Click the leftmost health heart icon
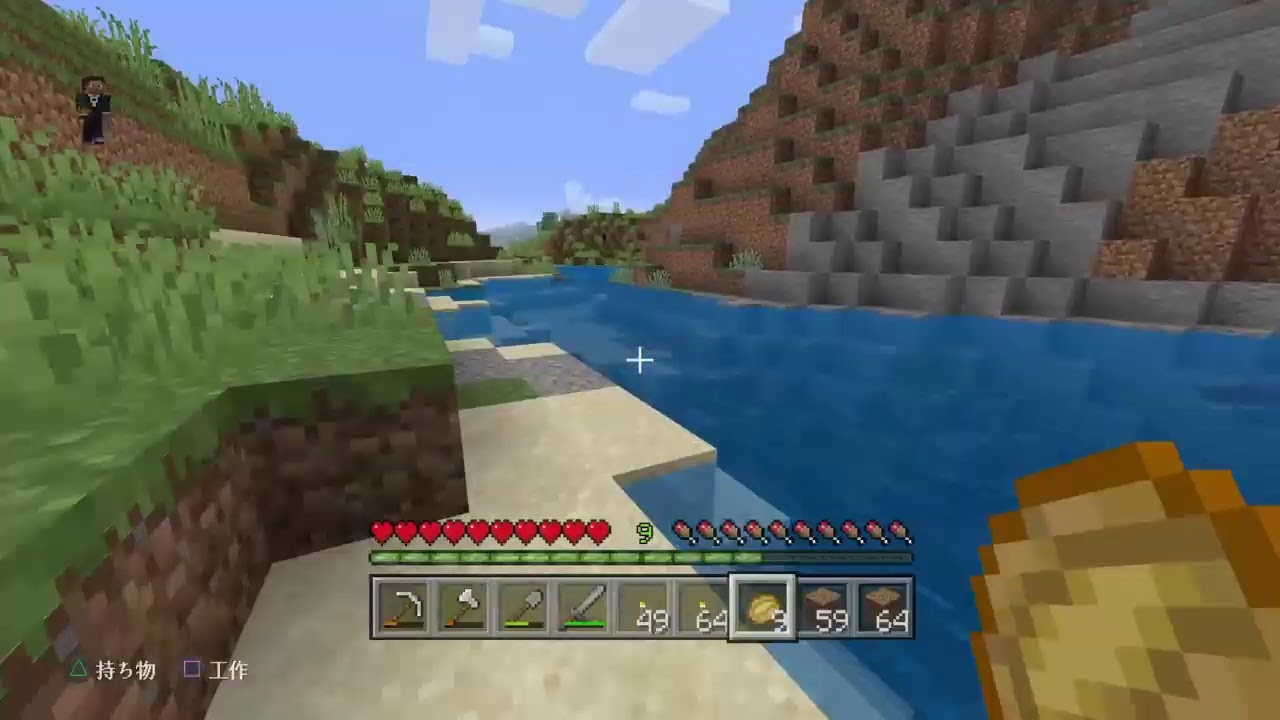Image resolution: width=1280 pixels, height=720 pixels. point(381,531)
